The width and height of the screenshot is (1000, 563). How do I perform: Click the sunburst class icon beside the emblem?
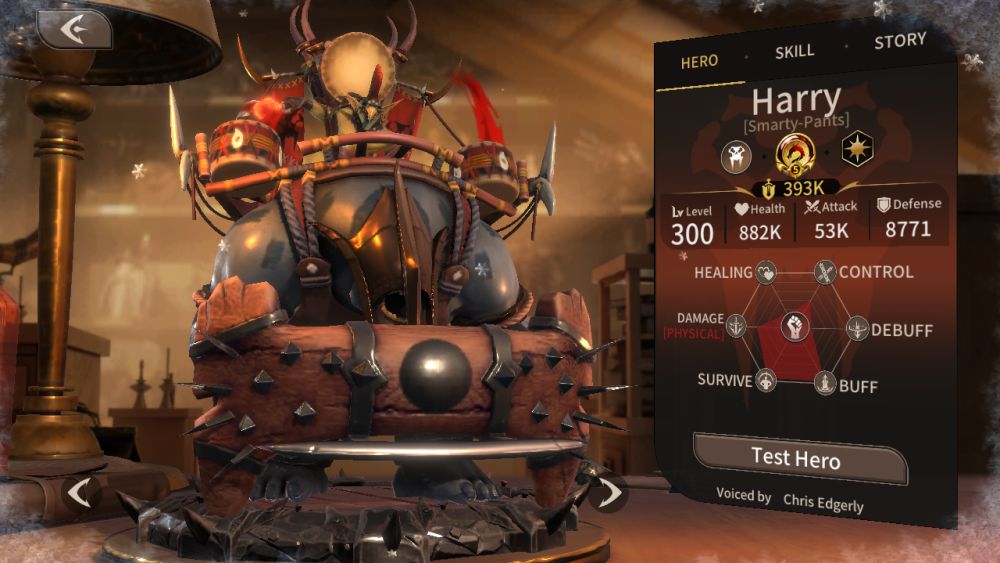[857, 151]
